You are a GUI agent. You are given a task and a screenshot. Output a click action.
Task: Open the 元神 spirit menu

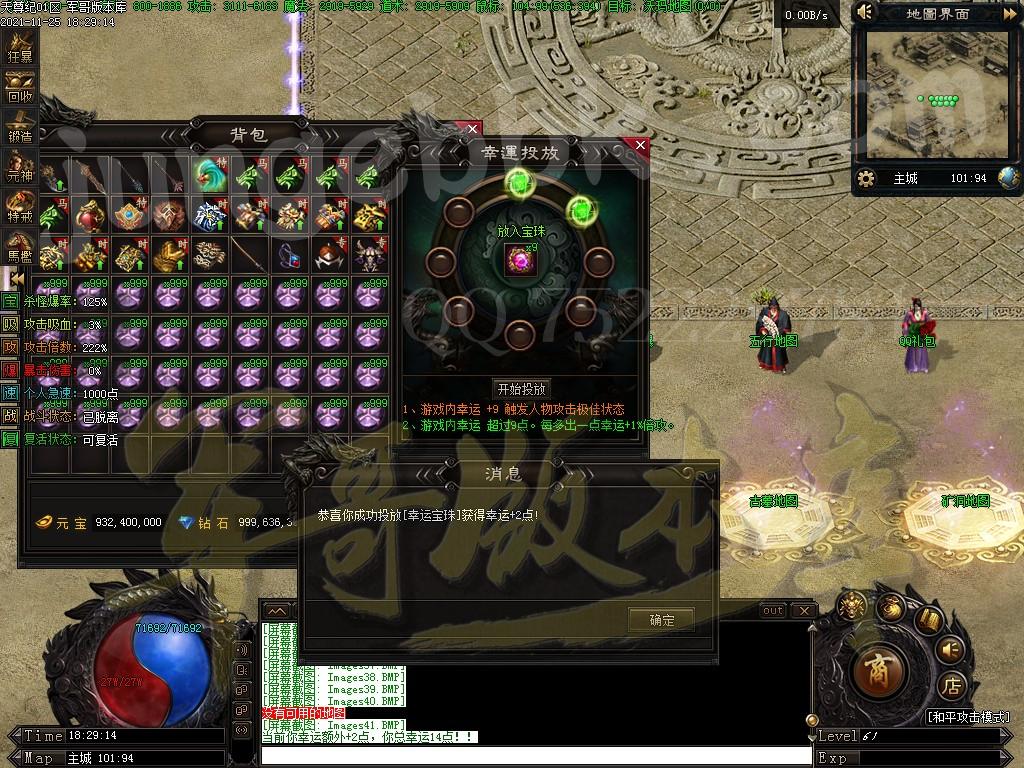pyautogui.click(x=20, y=168)
